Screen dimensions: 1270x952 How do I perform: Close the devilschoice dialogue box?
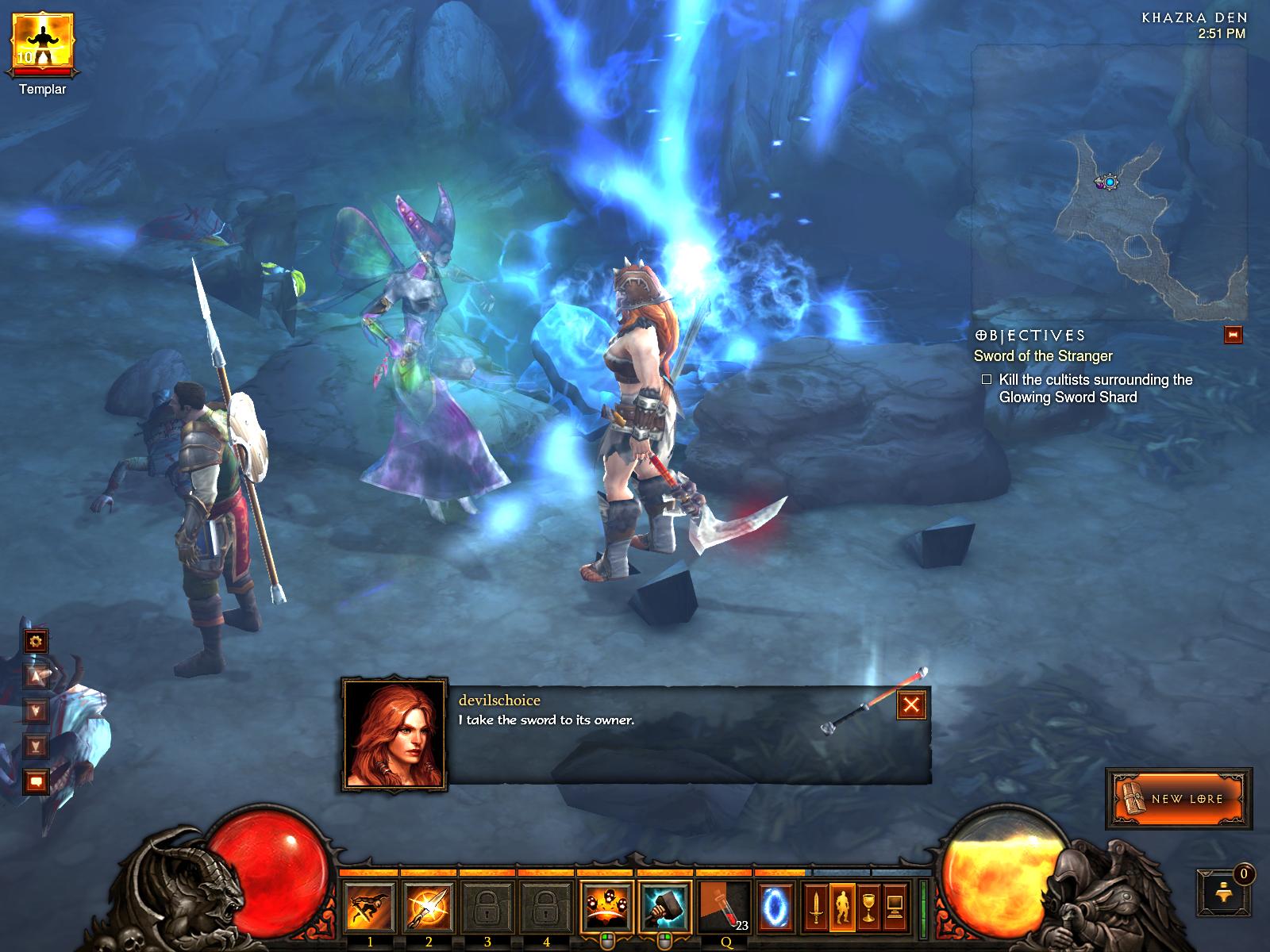911,704
